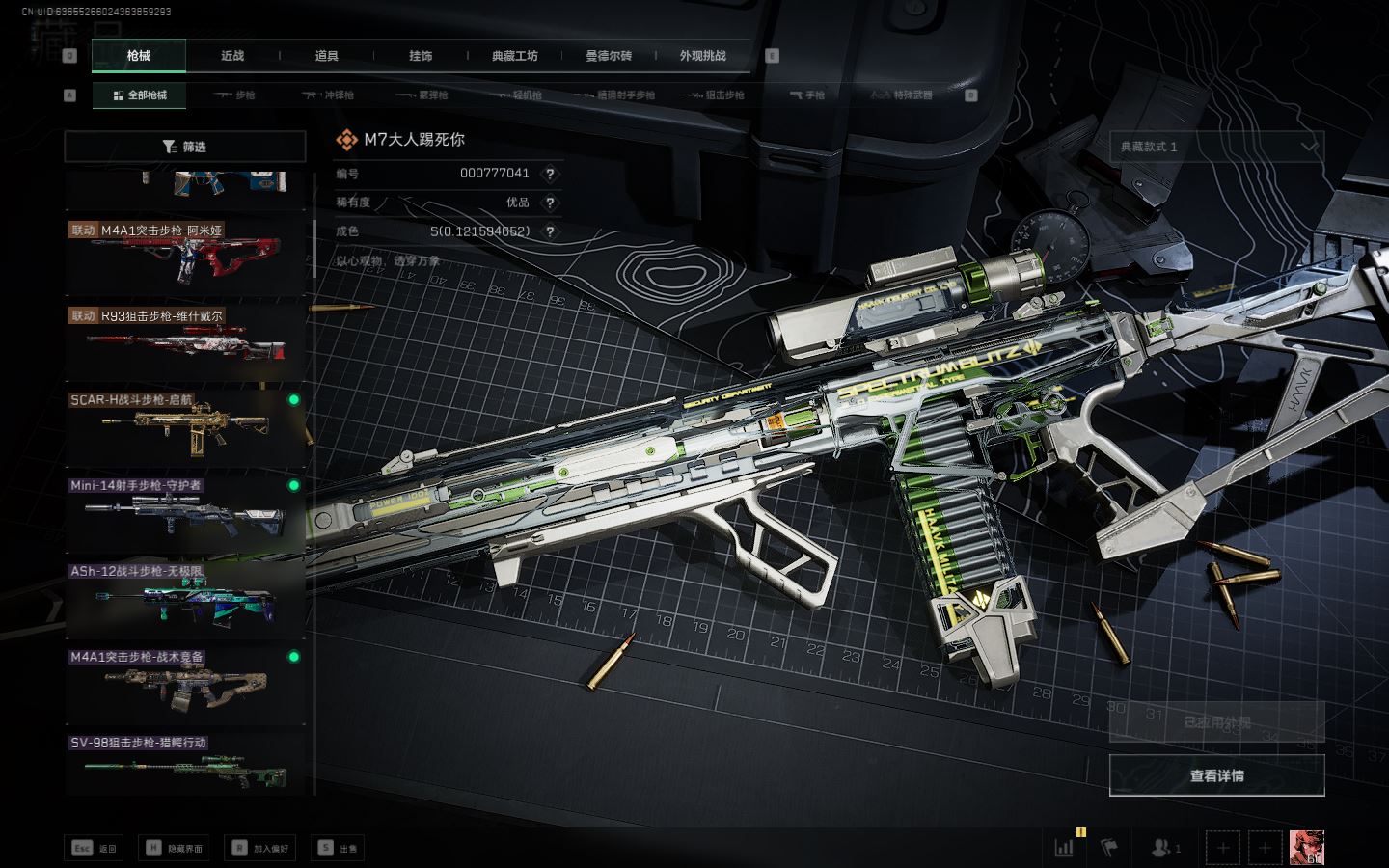This screenshot has height=868, width=1389.
Task: Open the 道具 items tab
Action: point(326,56)
